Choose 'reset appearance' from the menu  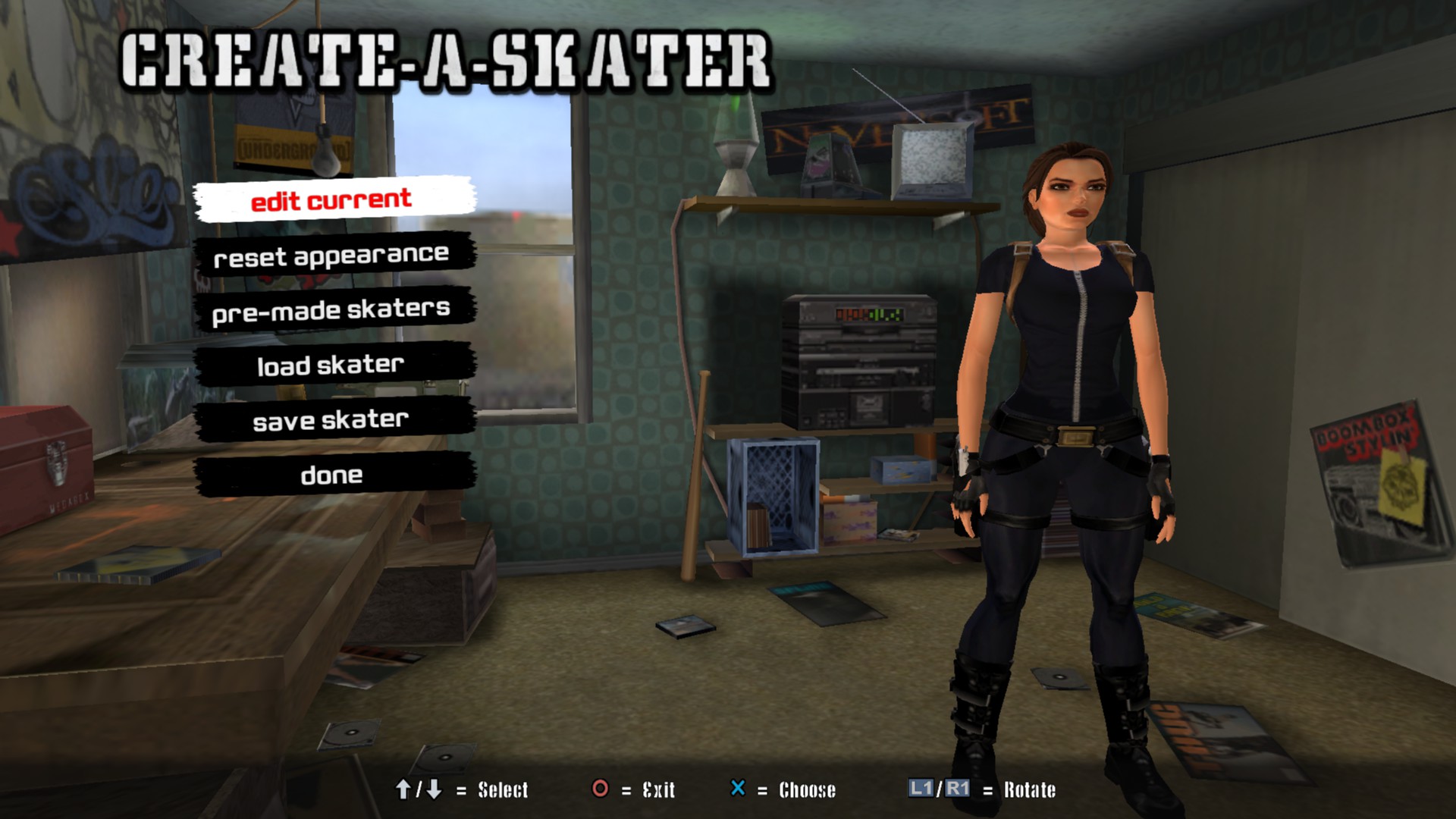click(332, 256)
